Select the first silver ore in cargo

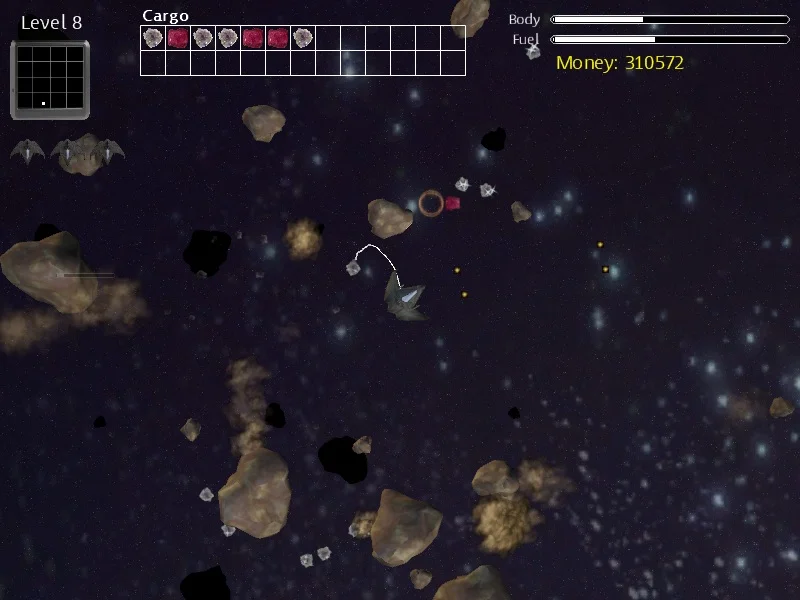click(x=153, y=38)
